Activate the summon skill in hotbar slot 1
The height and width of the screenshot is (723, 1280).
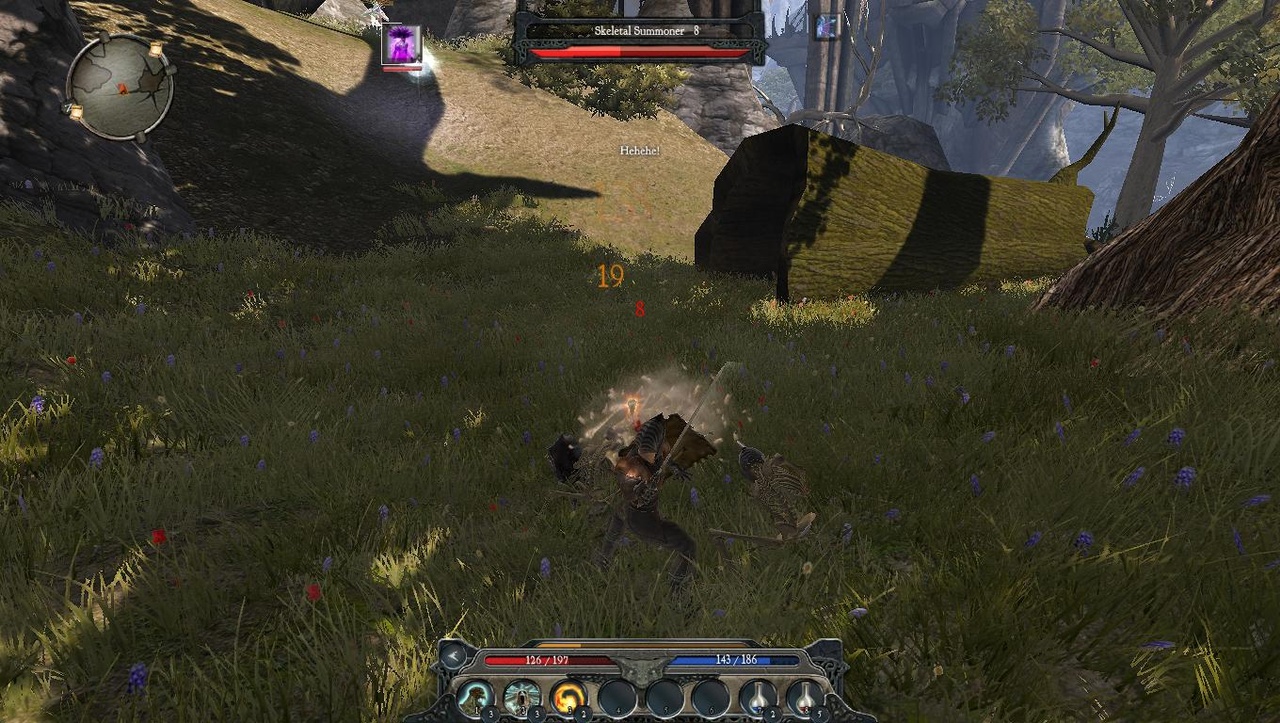(x=475, y=697)
